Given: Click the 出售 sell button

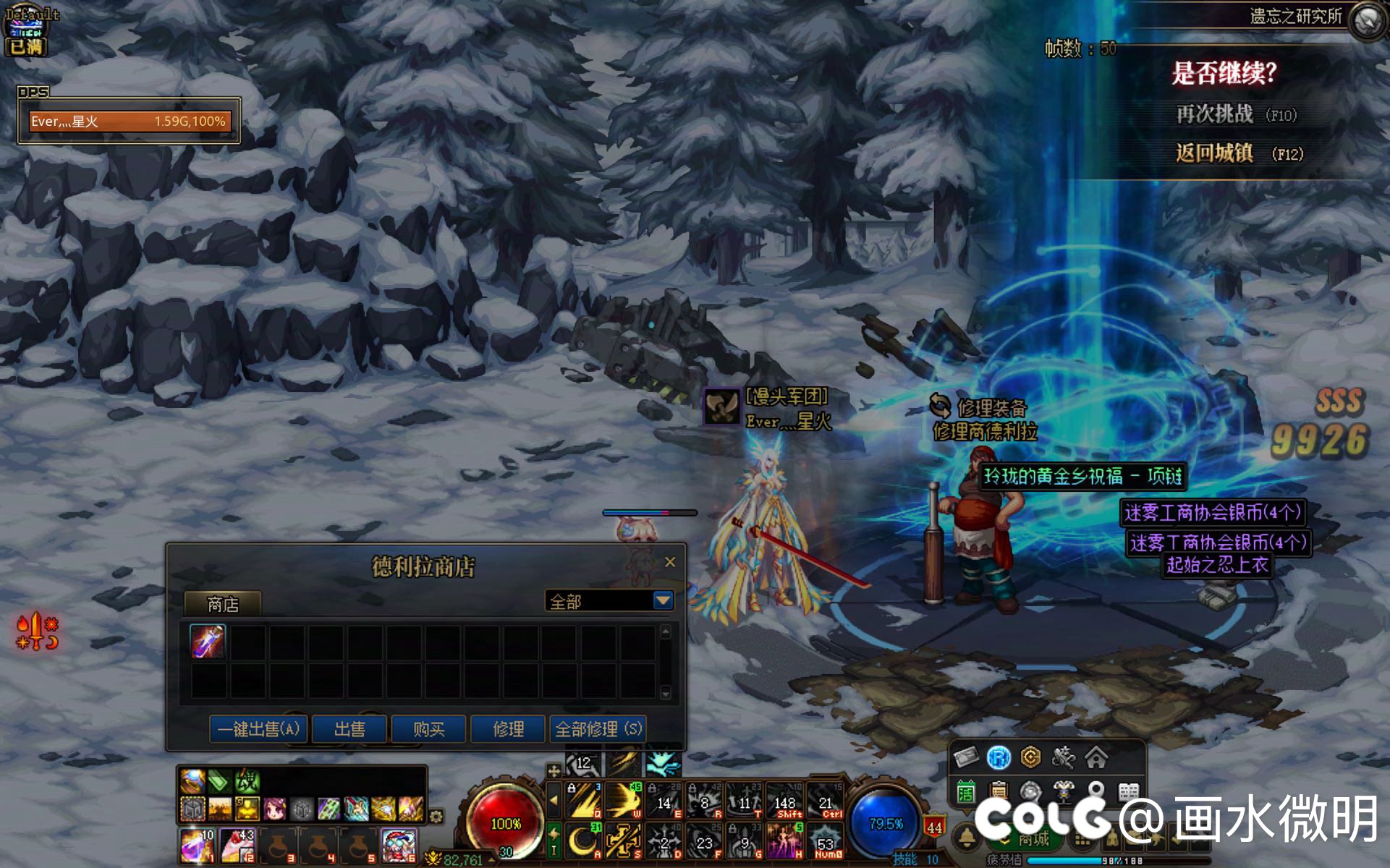Looking at the screenshot, I should (350, 729).
